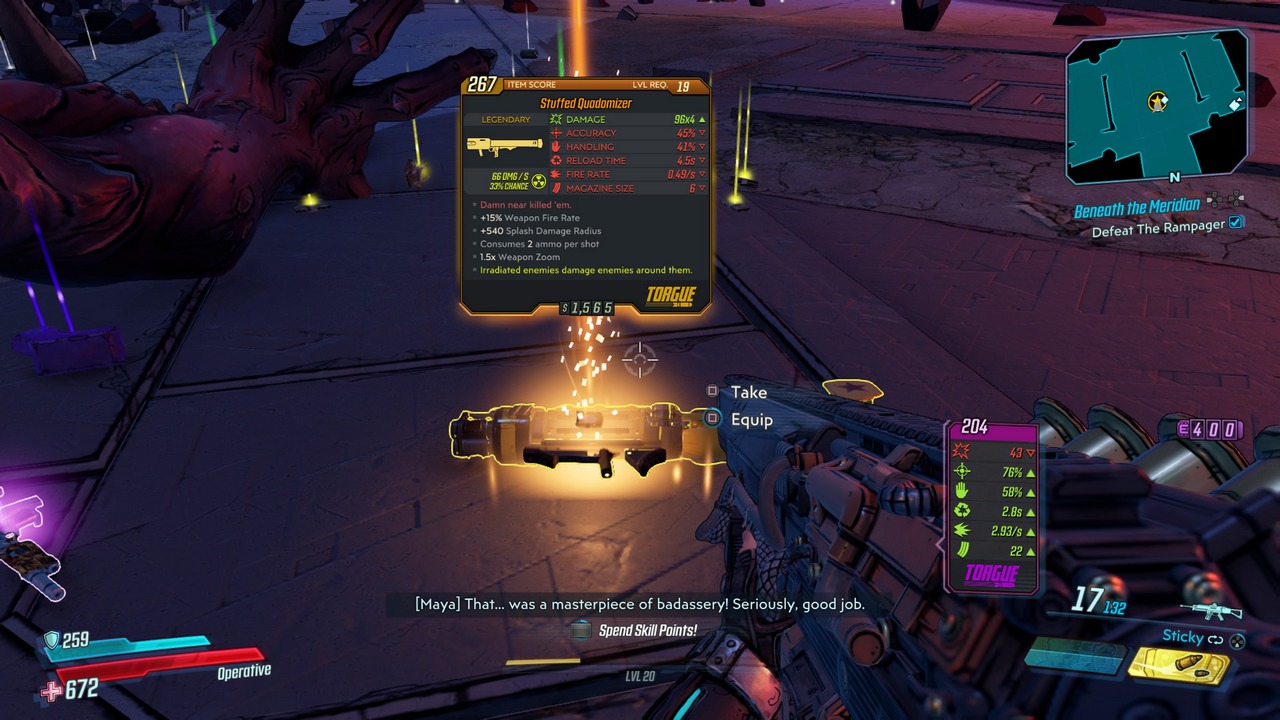Image resolution: width=1280 pixels, height=720 pixels.
Task: Click the equipped Torgue weapon comparison card
Action: 991,506
